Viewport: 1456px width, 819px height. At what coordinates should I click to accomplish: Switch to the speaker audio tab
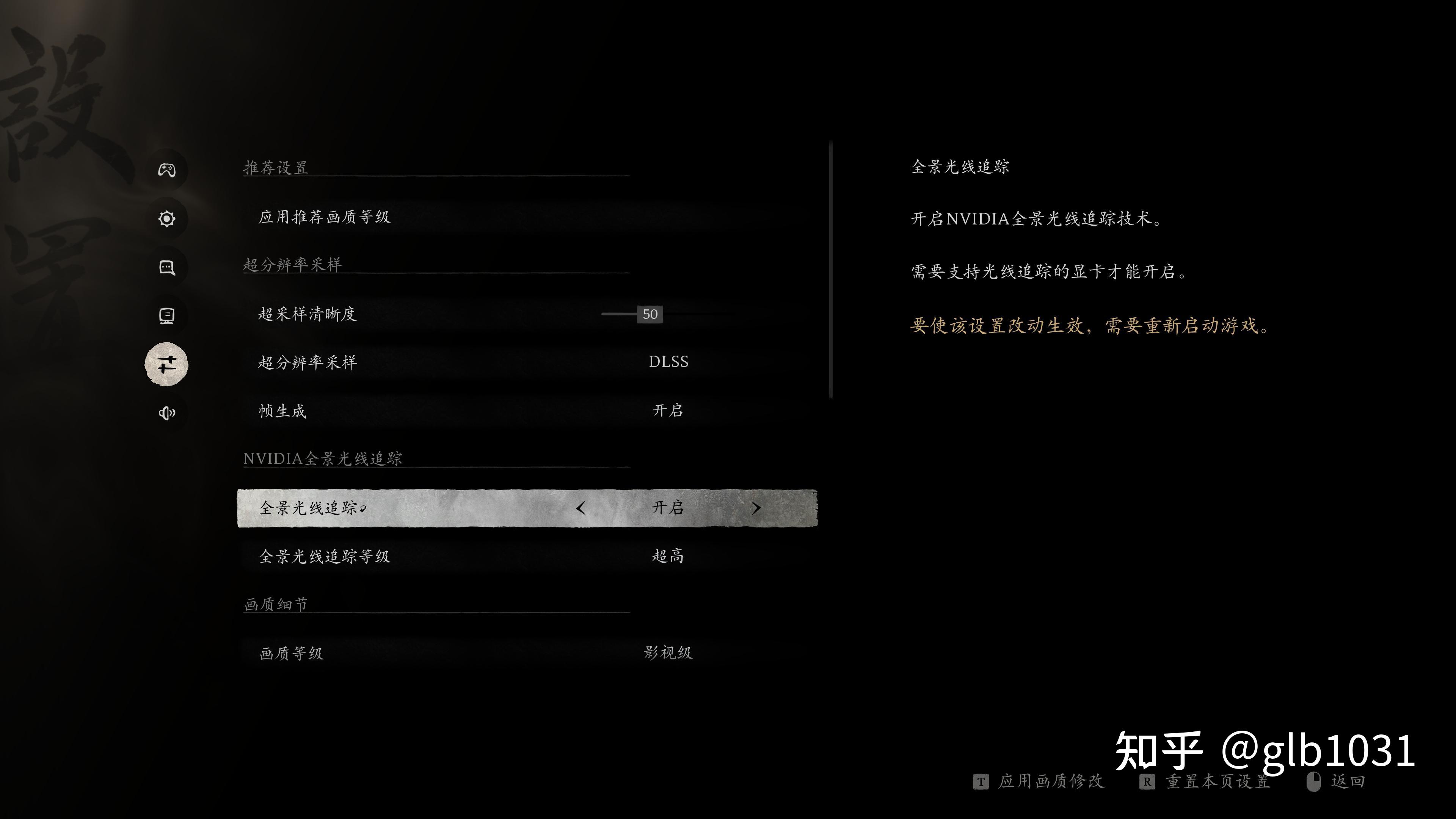pyautogui.click(x=167, y=413)
